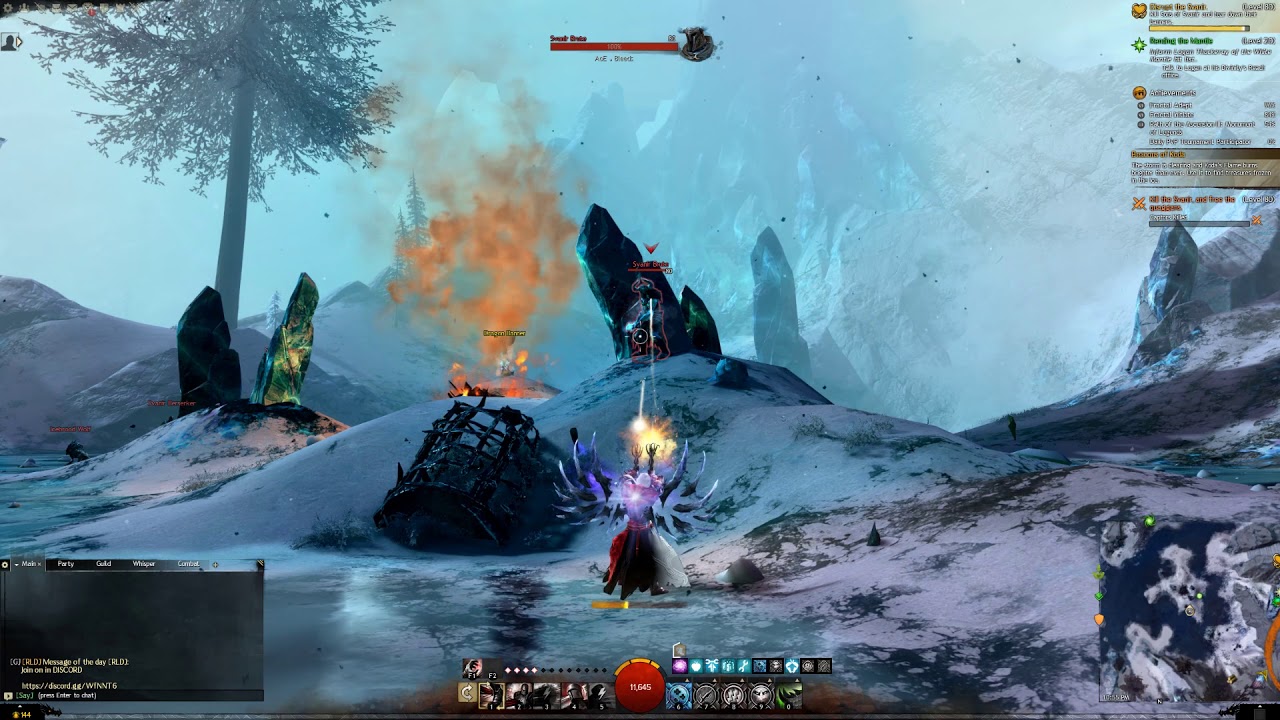Click the discord.gg/WINNT6 link in chat
Viewport: 1280px width, 720px height.
70,686
